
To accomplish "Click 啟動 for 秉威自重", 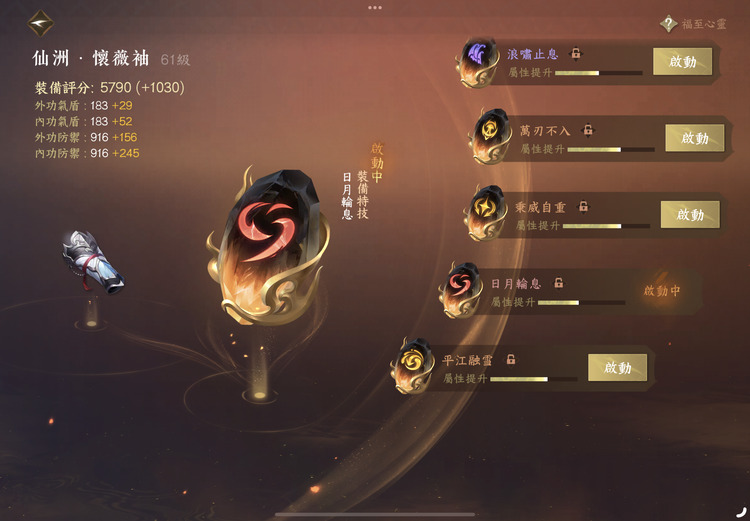I will (x=690, y=214).
